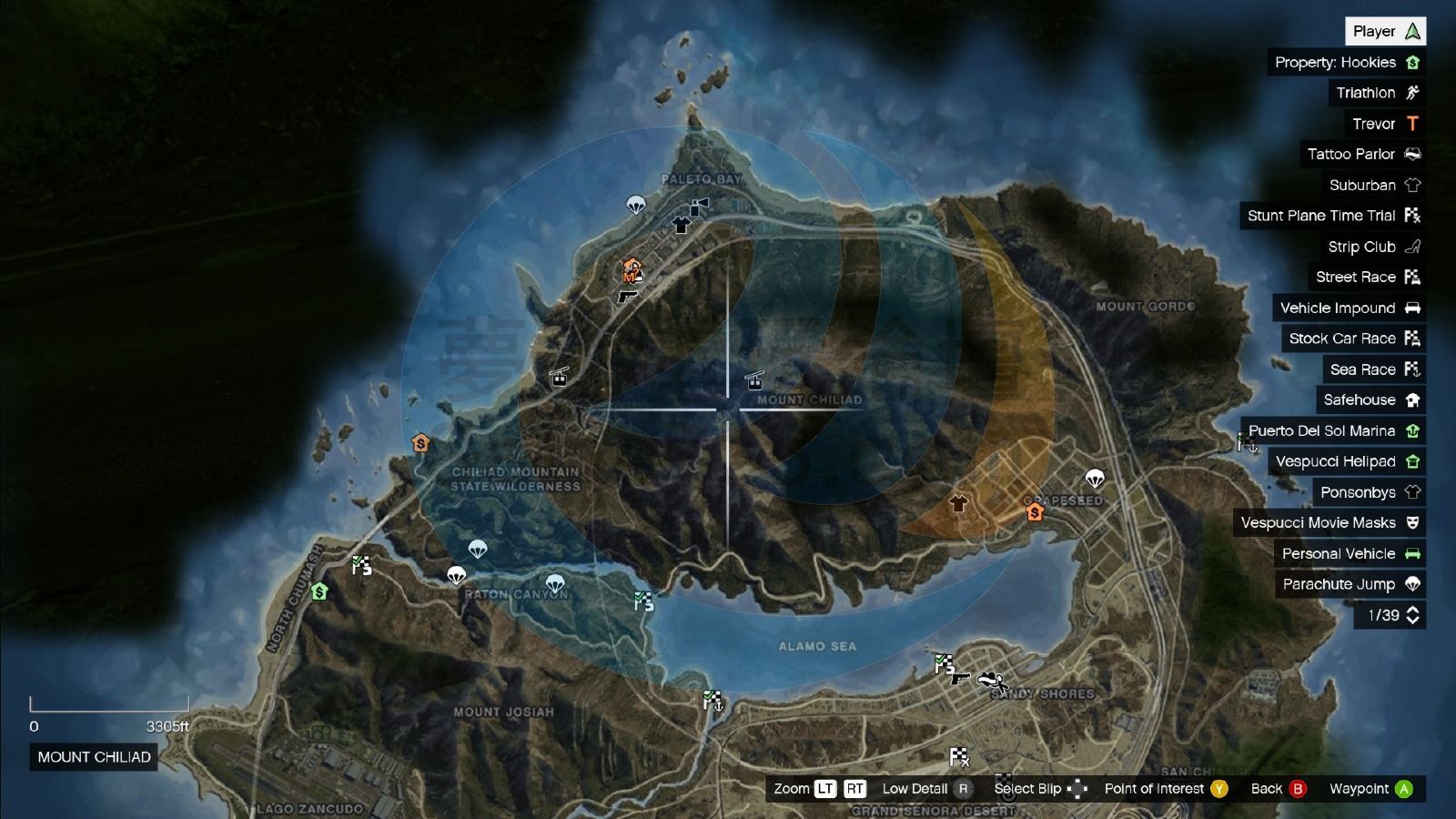Pick Vehicle Impound from the legend
The height and width of the screenshot is (819, 1456).
pyautogui.click(x=1349, y=308)
